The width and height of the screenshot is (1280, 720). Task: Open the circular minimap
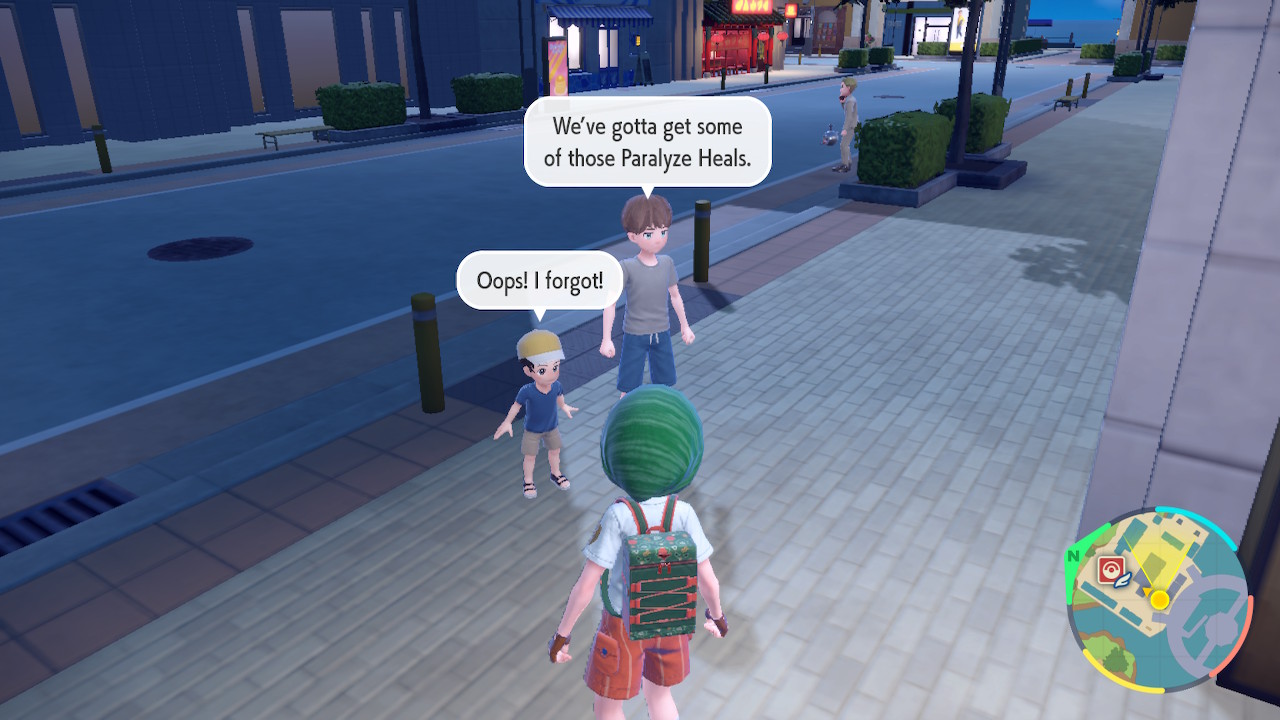(1158, 600)
